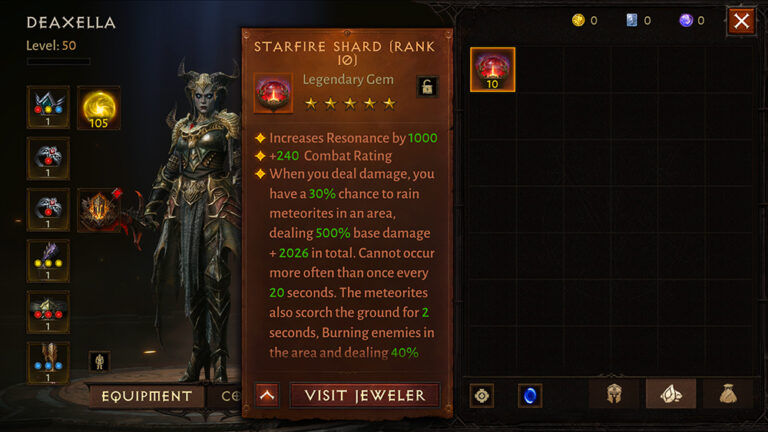The width and height of the screenshot is (768, 432).
Task: Select the bottom slot with blue-yellow-blue sockets
Action: (x=48, y=363)
